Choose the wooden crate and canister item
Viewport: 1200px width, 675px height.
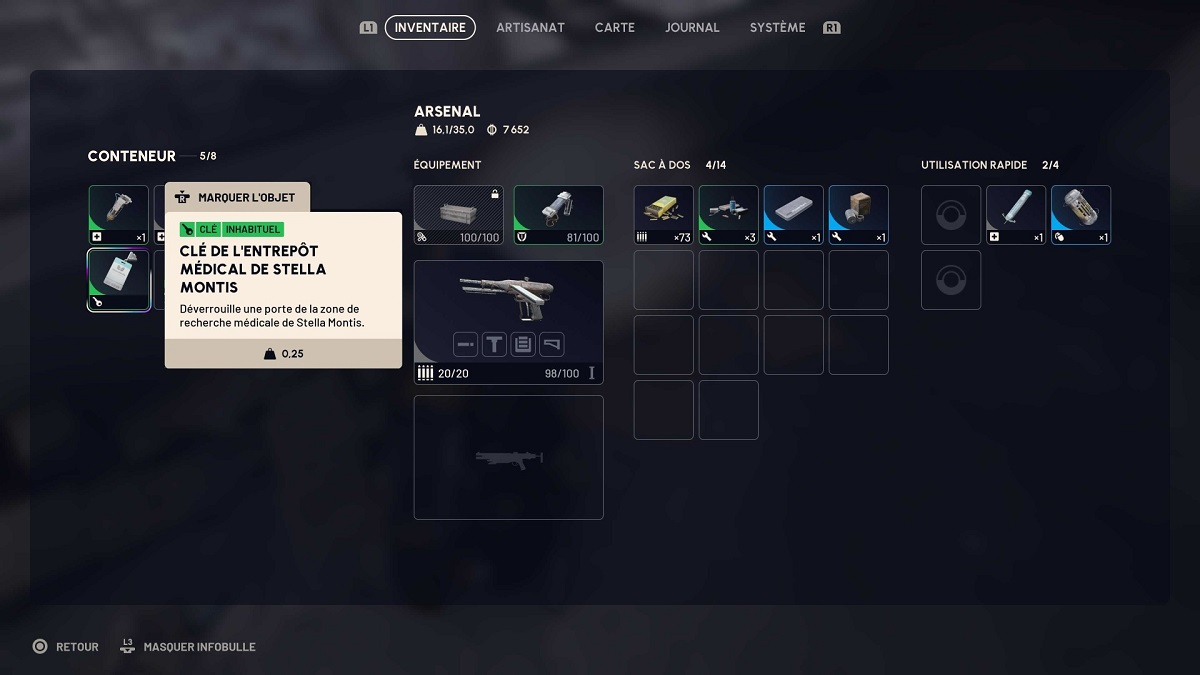click(x=859, y=215)
